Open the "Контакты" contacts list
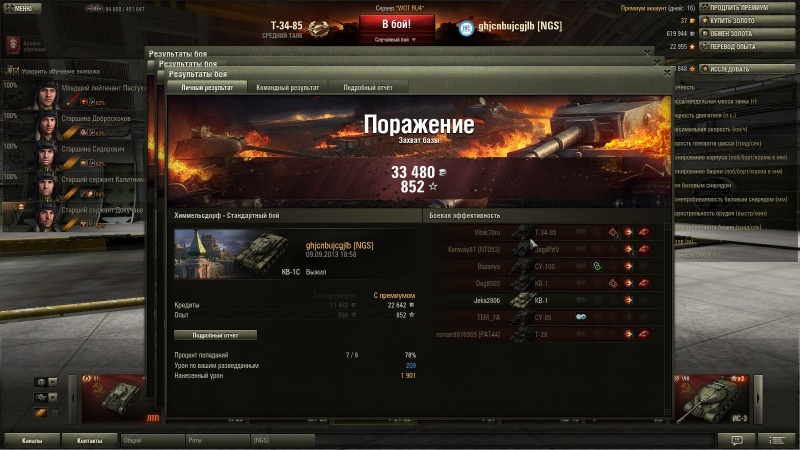Viewport: 800px width, 450px height. 89,439
